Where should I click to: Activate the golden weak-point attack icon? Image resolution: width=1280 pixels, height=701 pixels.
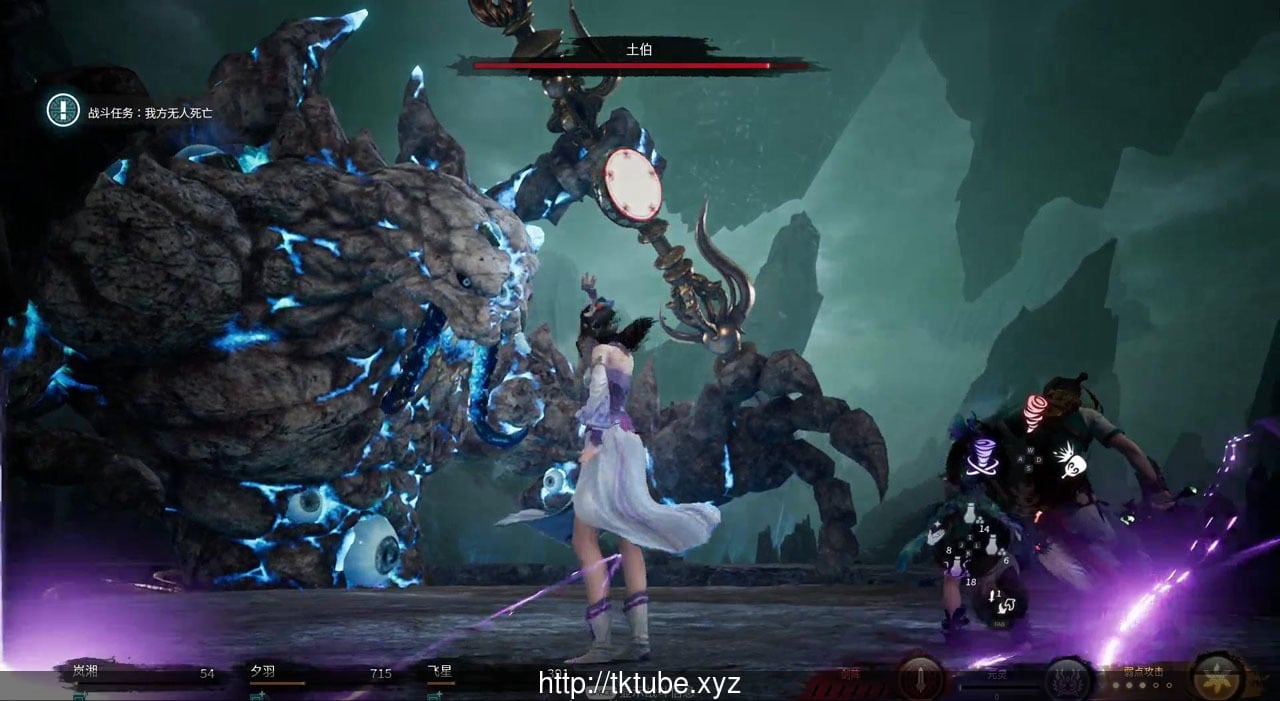(x=1218, y=677)
